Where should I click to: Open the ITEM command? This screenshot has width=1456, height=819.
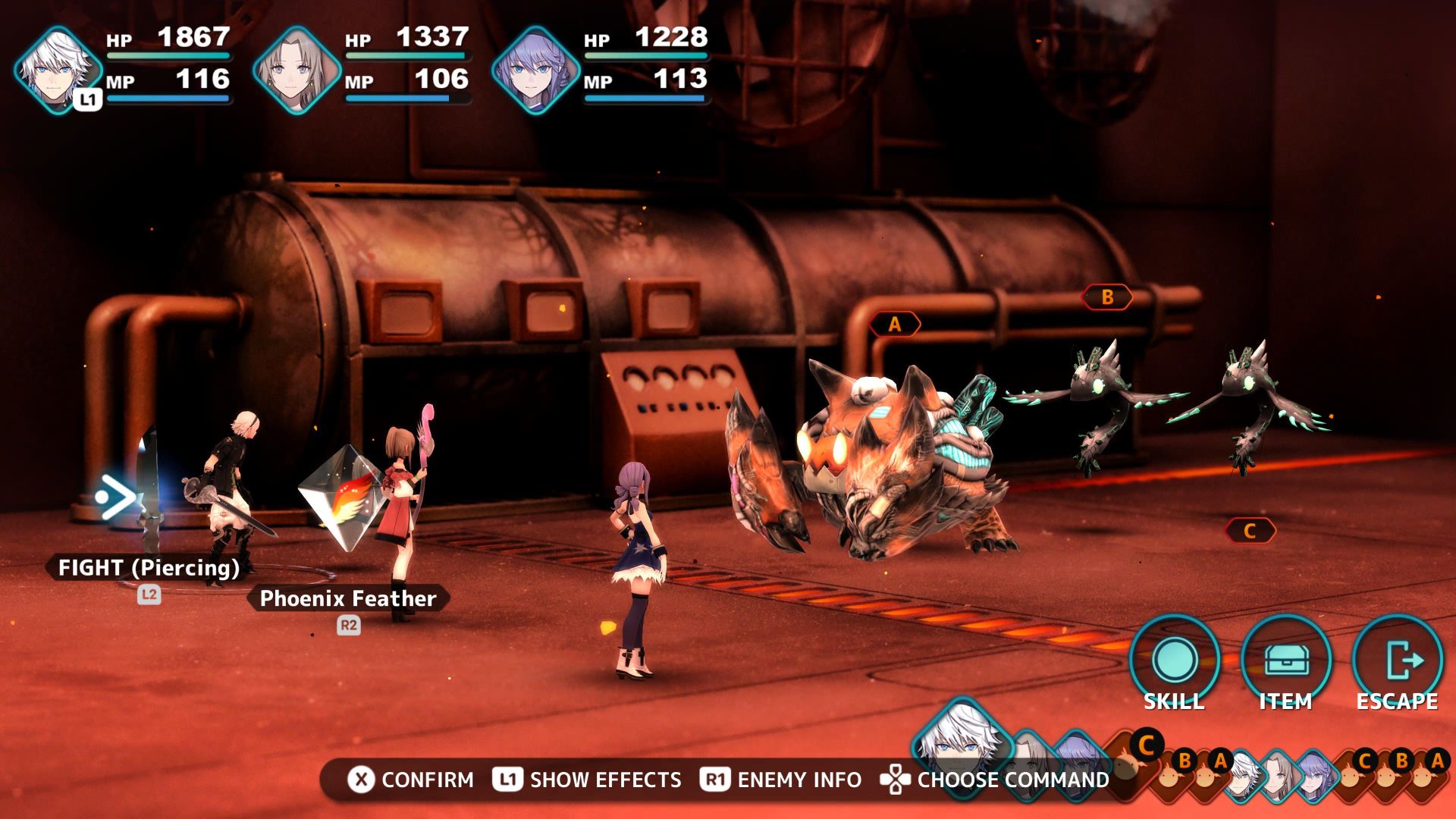(1285, 661)
